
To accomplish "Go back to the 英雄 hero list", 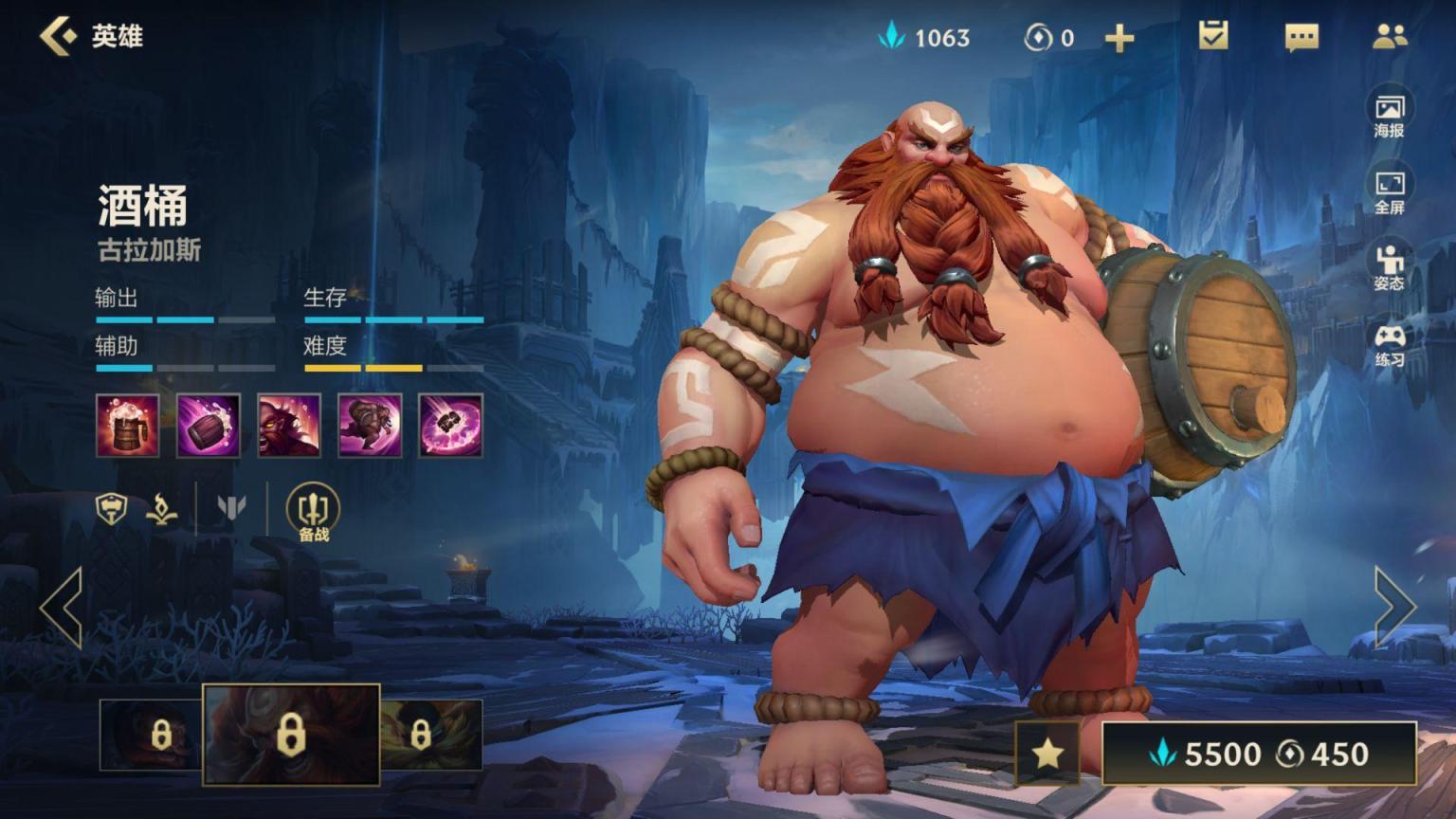I will pos(59,36).
